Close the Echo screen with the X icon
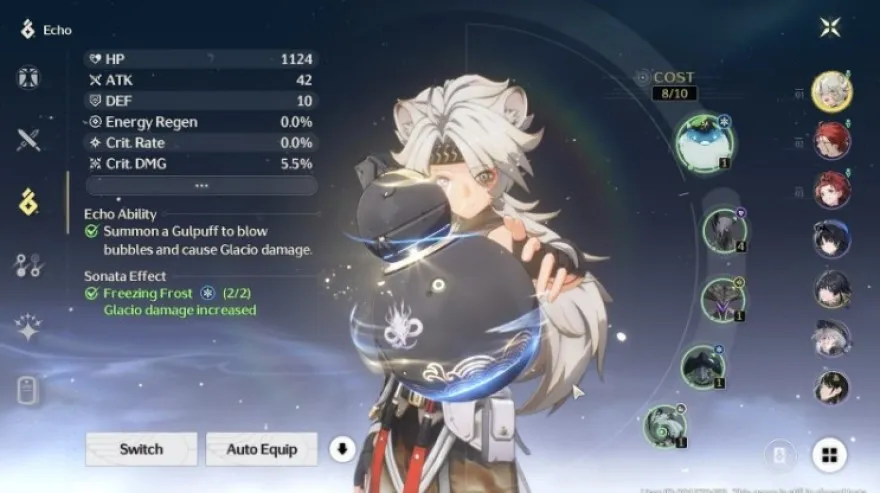The image size is (880, 493). [829, 27]
